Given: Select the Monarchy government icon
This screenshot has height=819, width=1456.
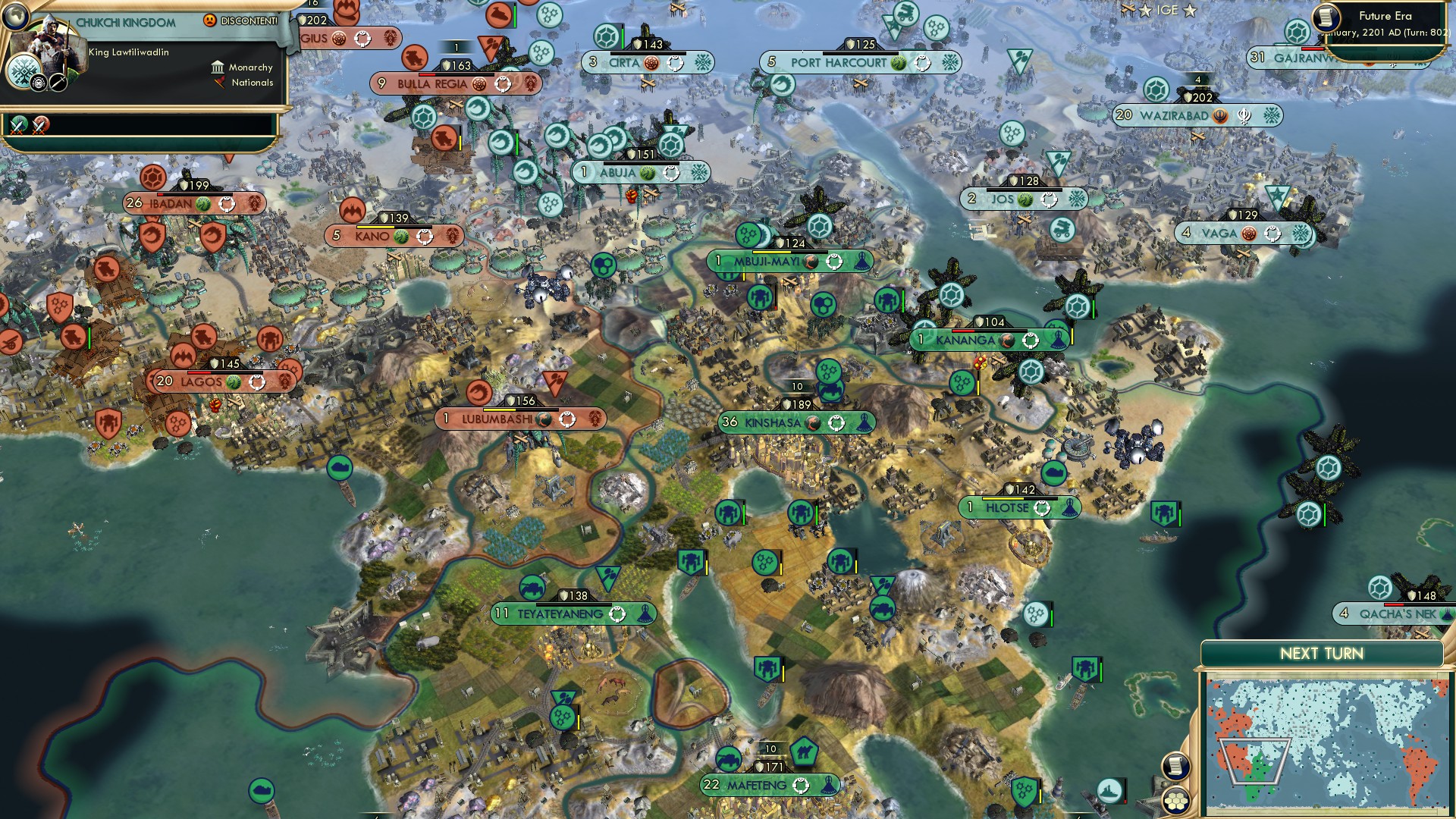Looking at the screenshot, I should 218,67.
